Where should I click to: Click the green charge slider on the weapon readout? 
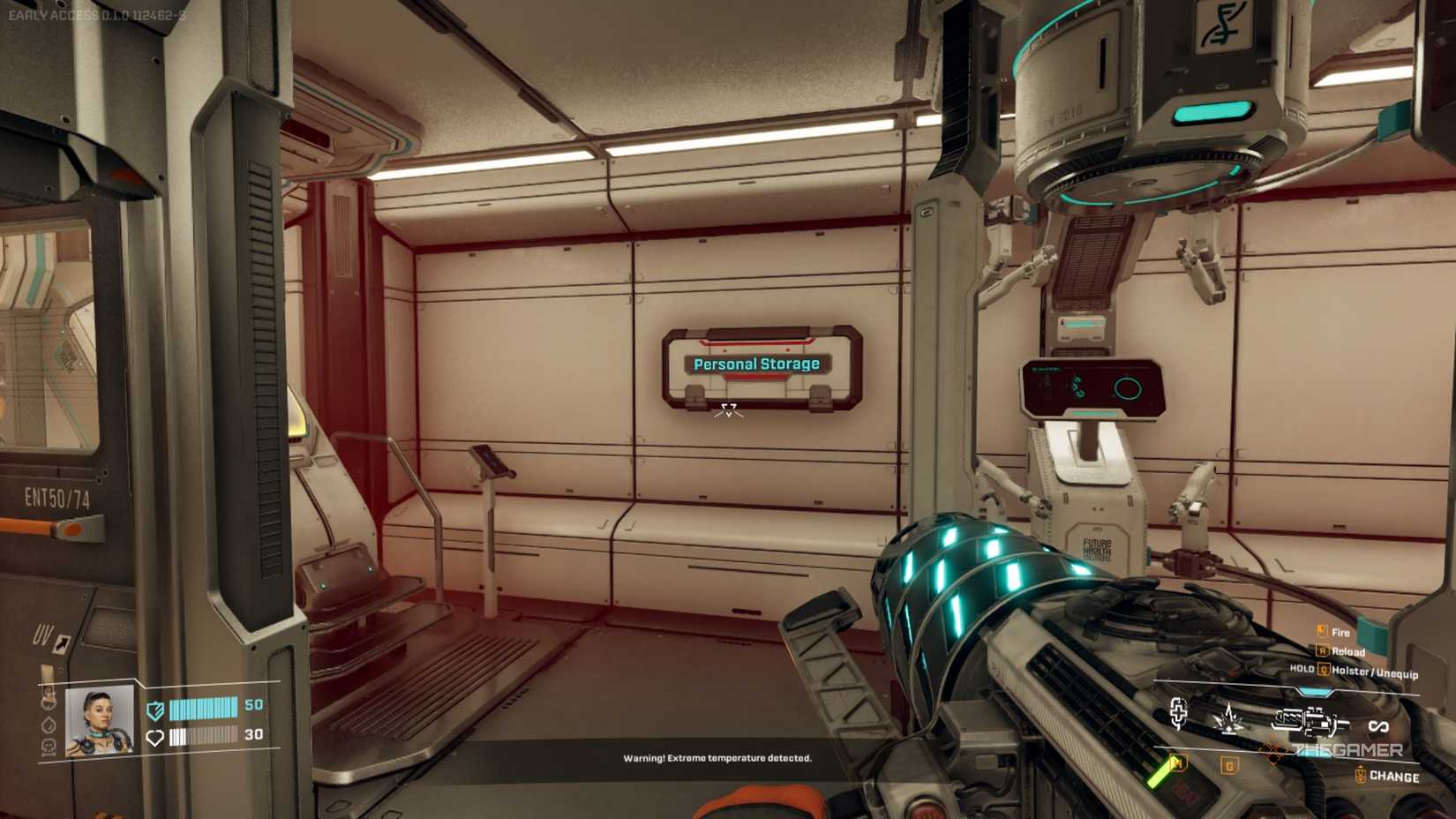click(1160, 774)
